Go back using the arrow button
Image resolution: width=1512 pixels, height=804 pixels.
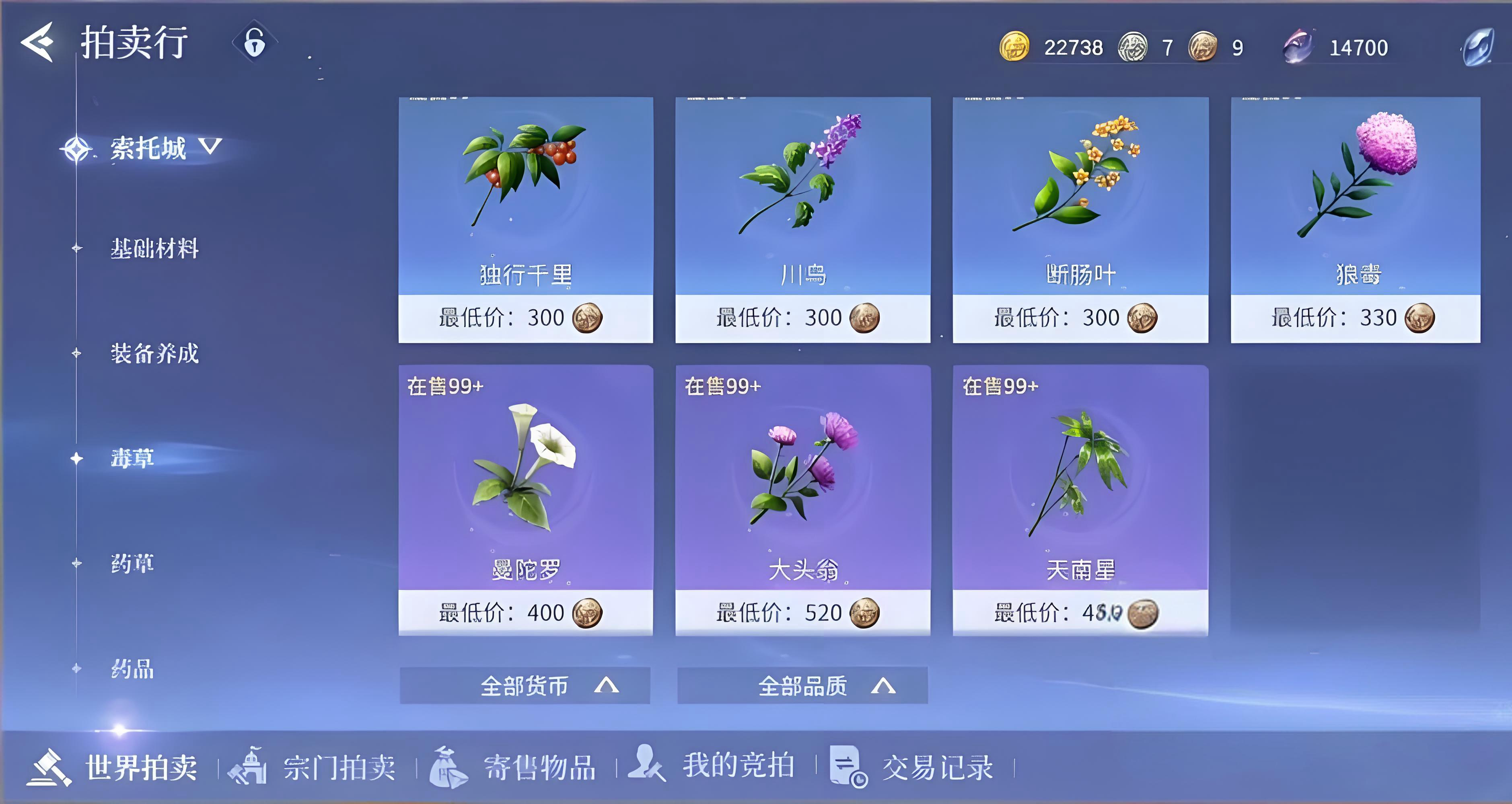pyautogui.click(x=37, y=42)
